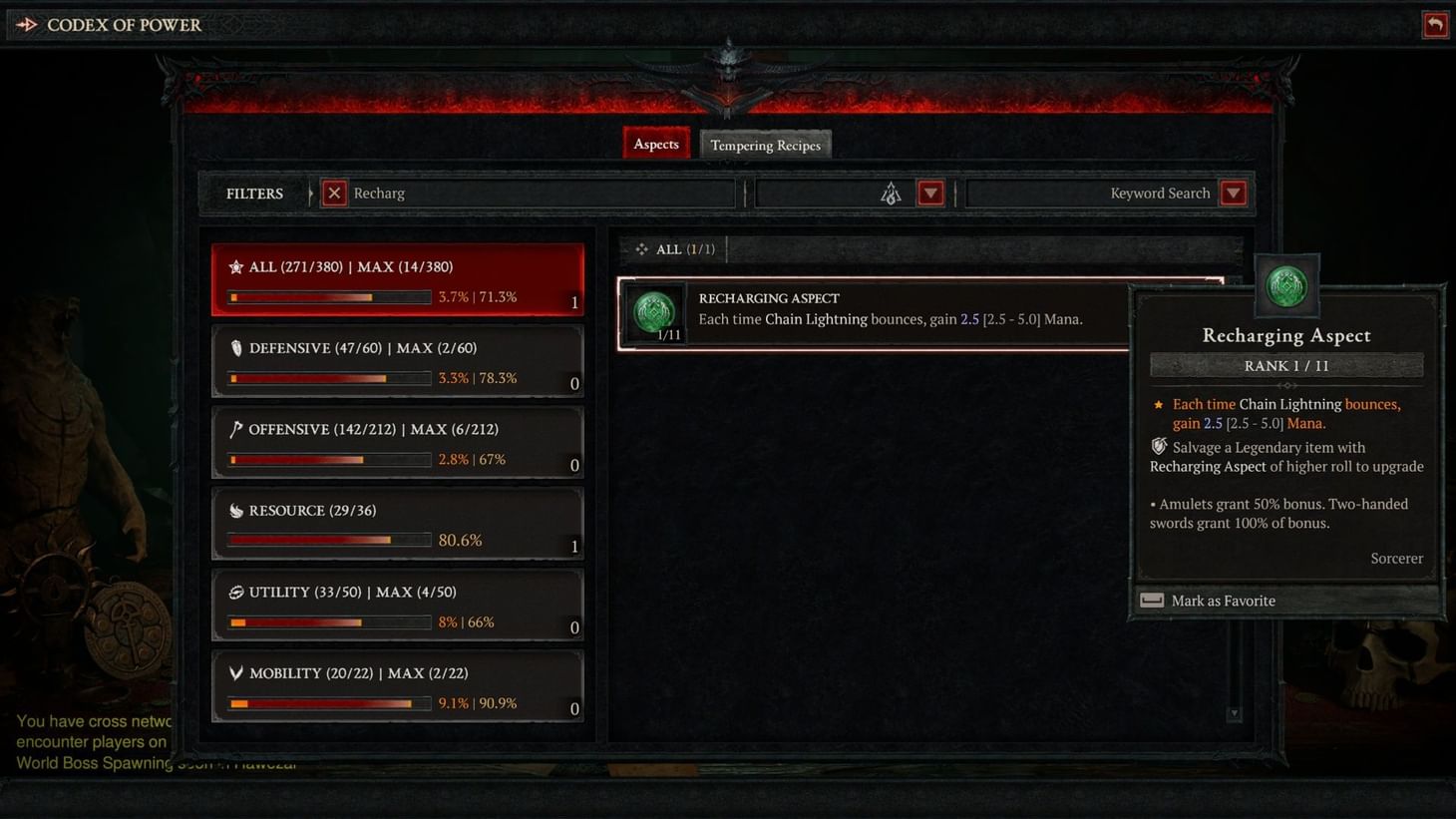Click the Offensive category weapon icon

pyautogui.click(x=235, y=428)
